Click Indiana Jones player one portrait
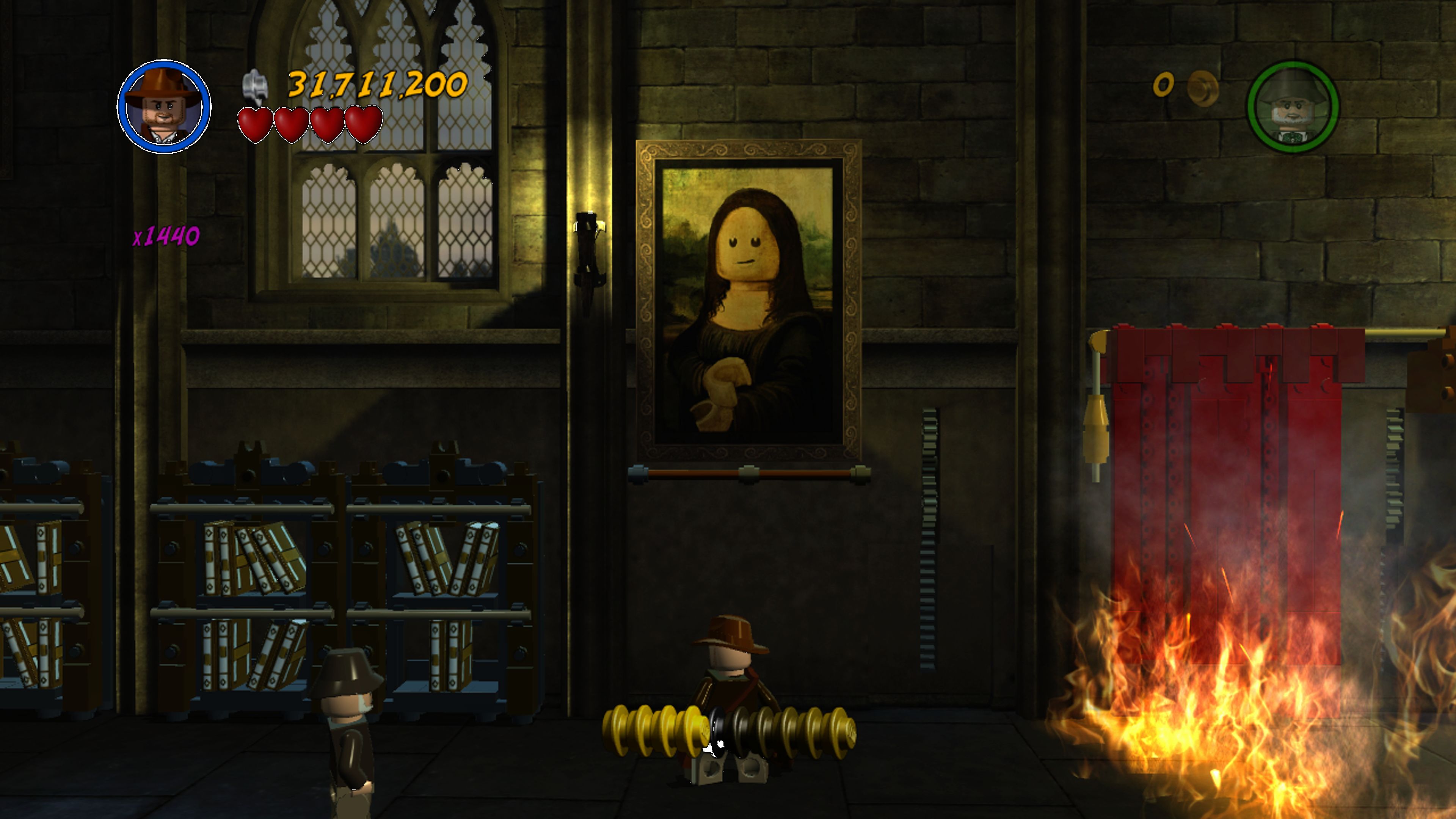This screenshot has width=1456, height=819. tap(164, 107)
